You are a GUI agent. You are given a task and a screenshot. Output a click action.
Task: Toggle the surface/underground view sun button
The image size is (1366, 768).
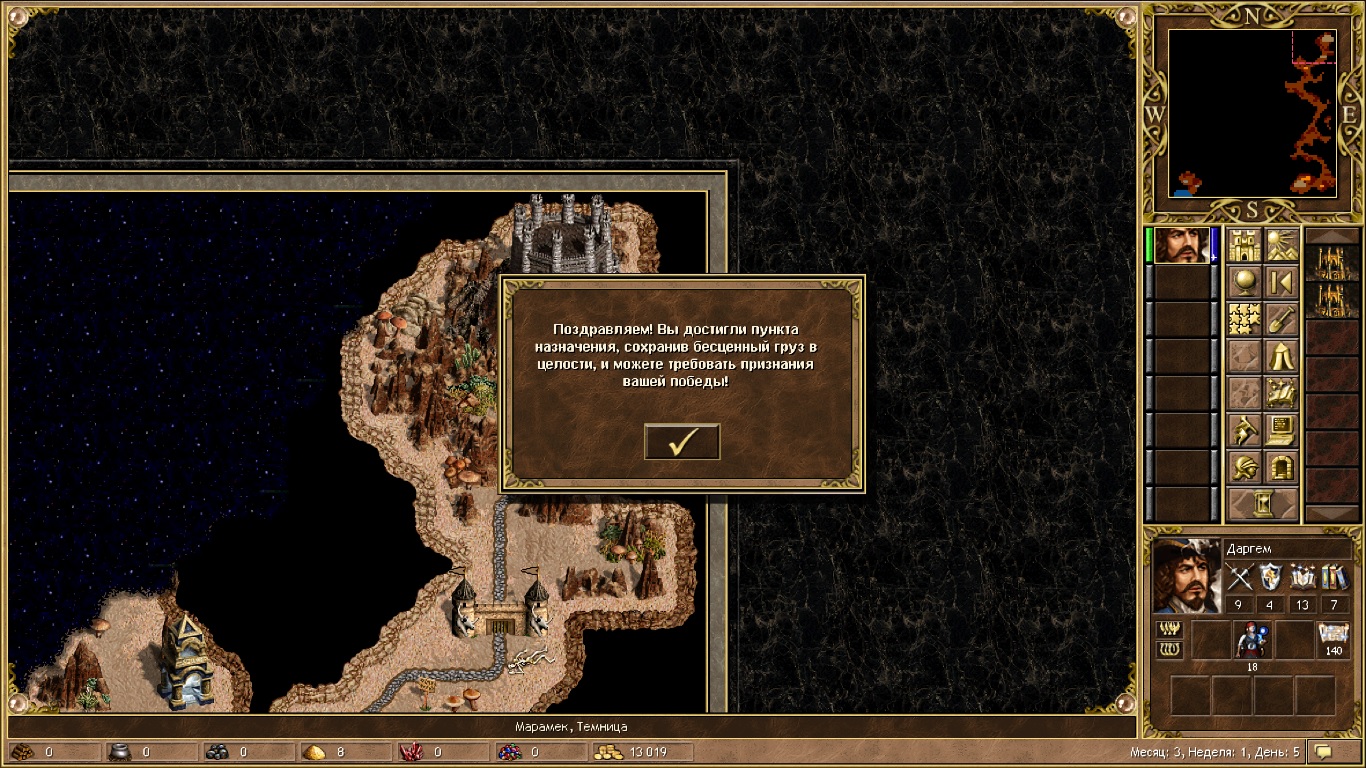(x=1281, y=245)
